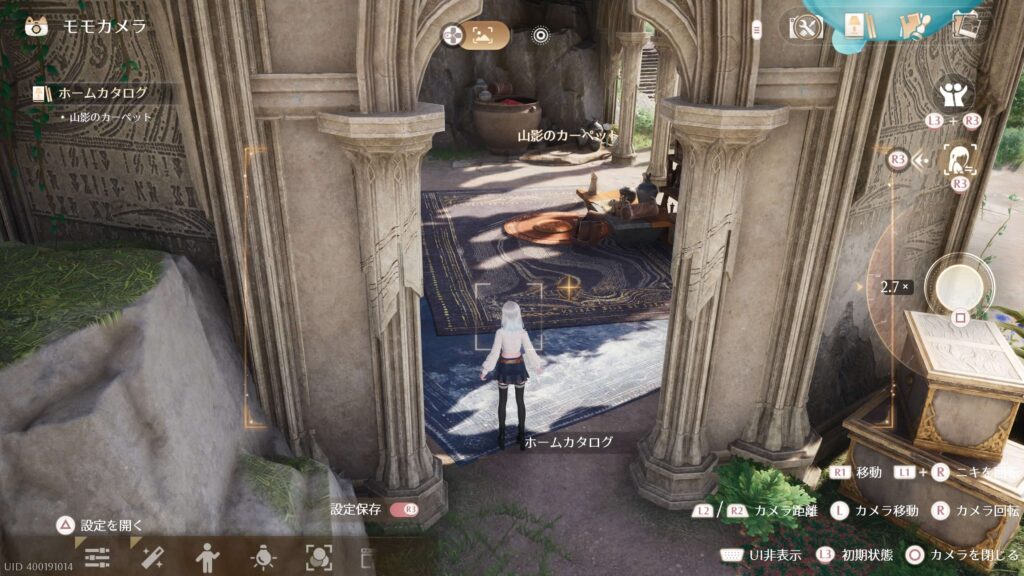This screenshot has width=1024, height=576.
Task: Select the landscape photo mode
Action: (483, 36)
